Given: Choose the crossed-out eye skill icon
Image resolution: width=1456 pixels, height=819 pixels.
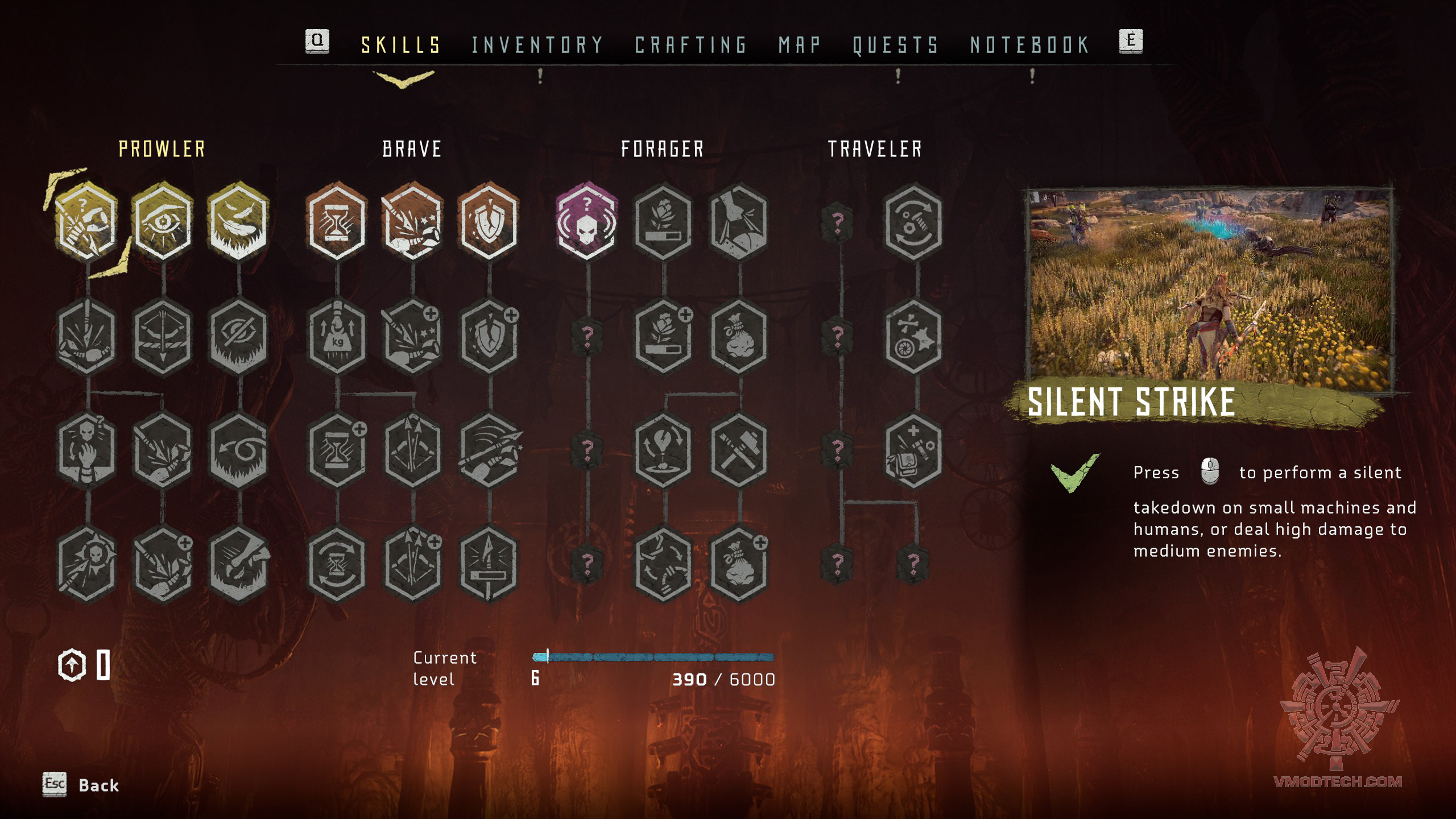Looking at the screenshot, I should point(238,337).
